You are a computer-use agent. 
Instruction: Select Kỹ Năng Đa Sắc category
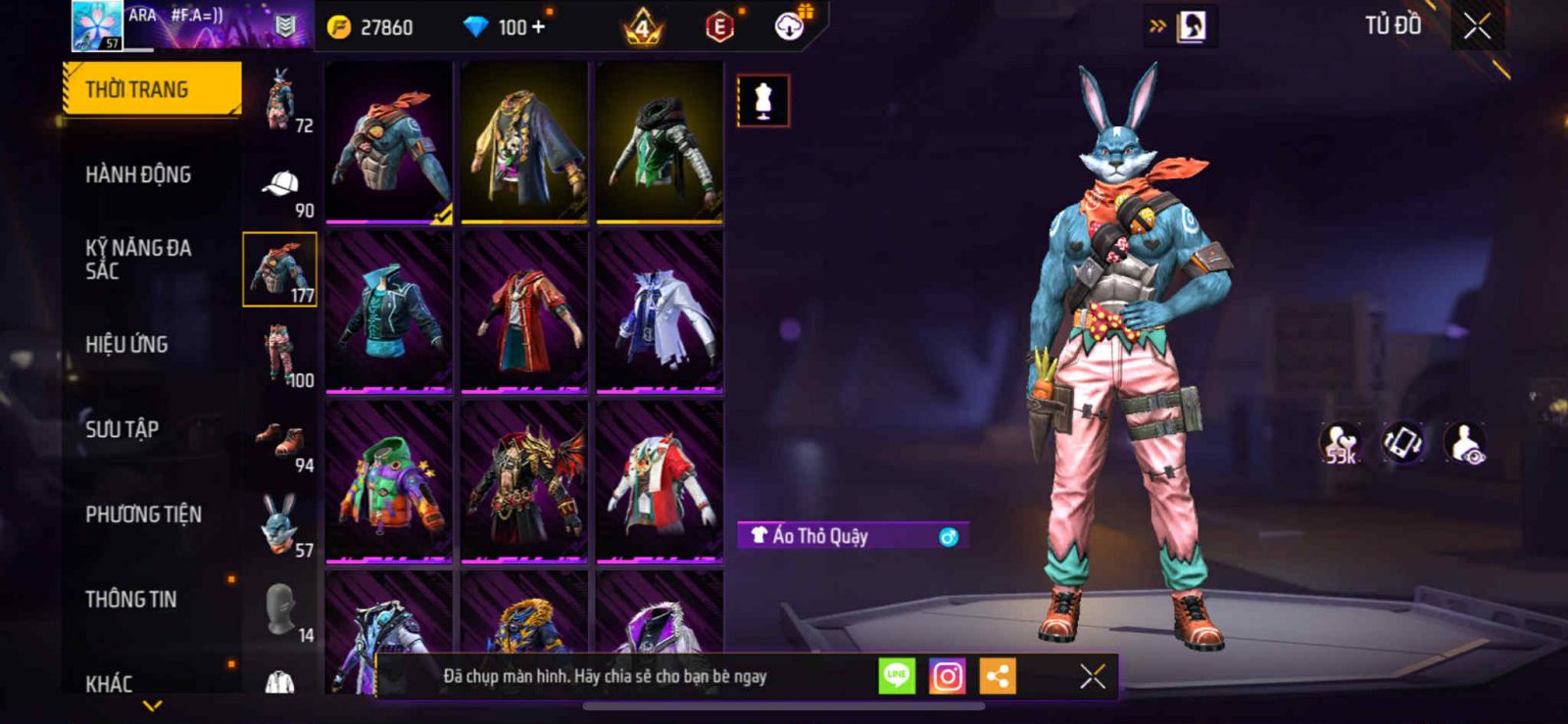[x=138, y=259]
